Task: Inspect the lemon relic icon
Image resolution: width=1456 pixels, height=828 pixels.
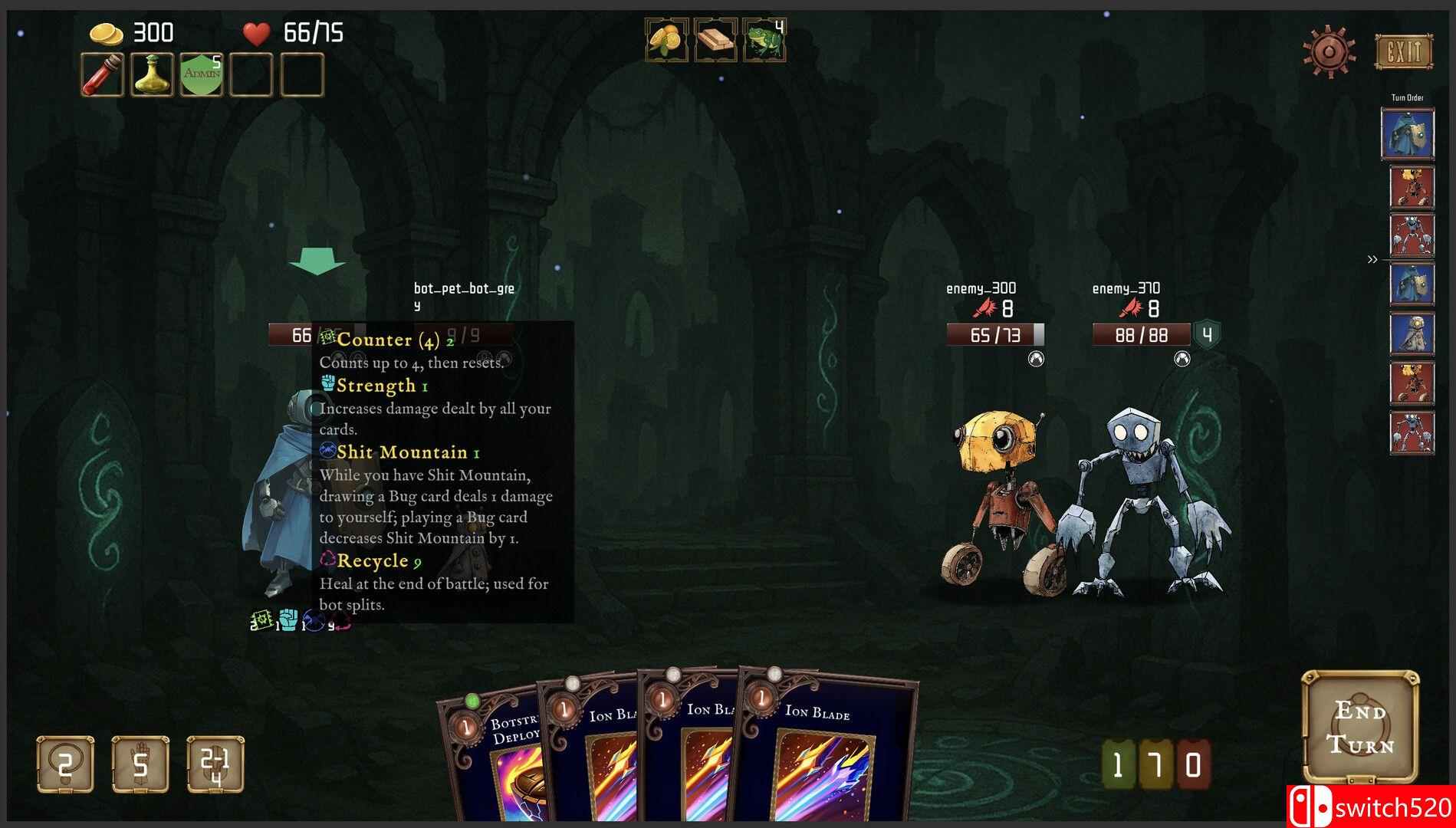Action: tap(666, 40)
